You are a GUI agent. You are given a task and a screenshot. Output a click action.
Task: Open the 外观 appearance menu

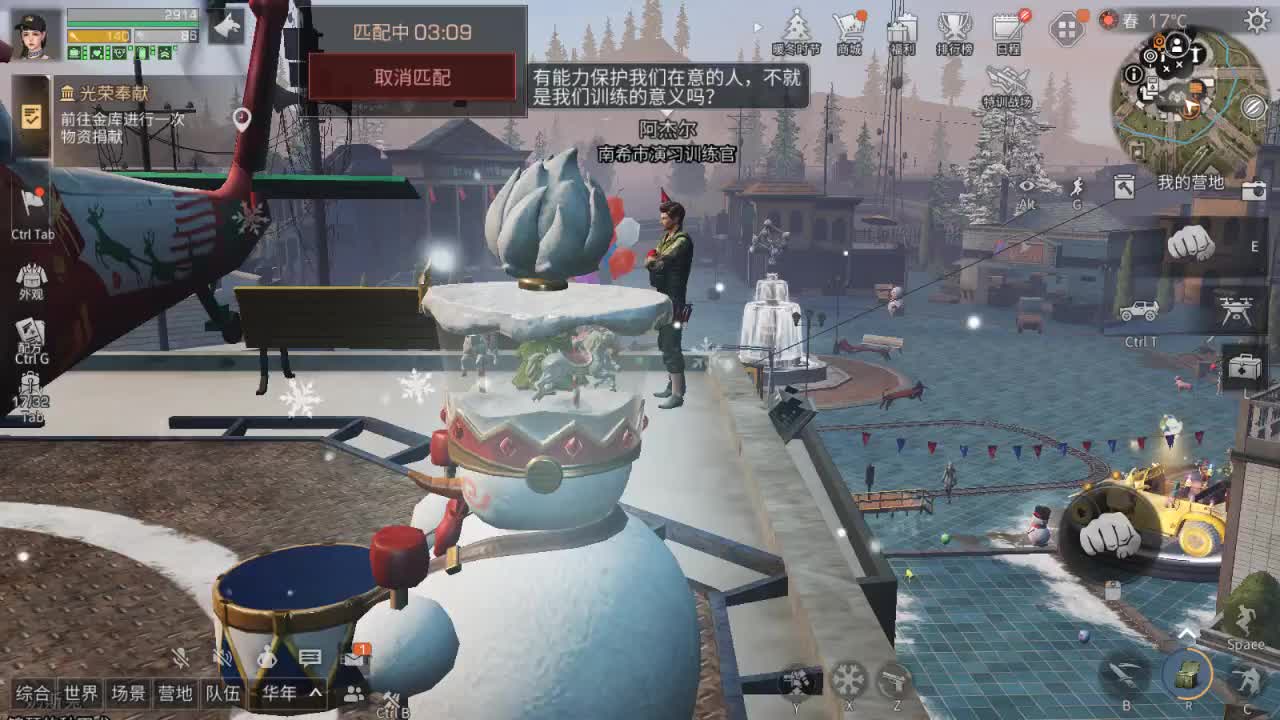click(31, 280)
